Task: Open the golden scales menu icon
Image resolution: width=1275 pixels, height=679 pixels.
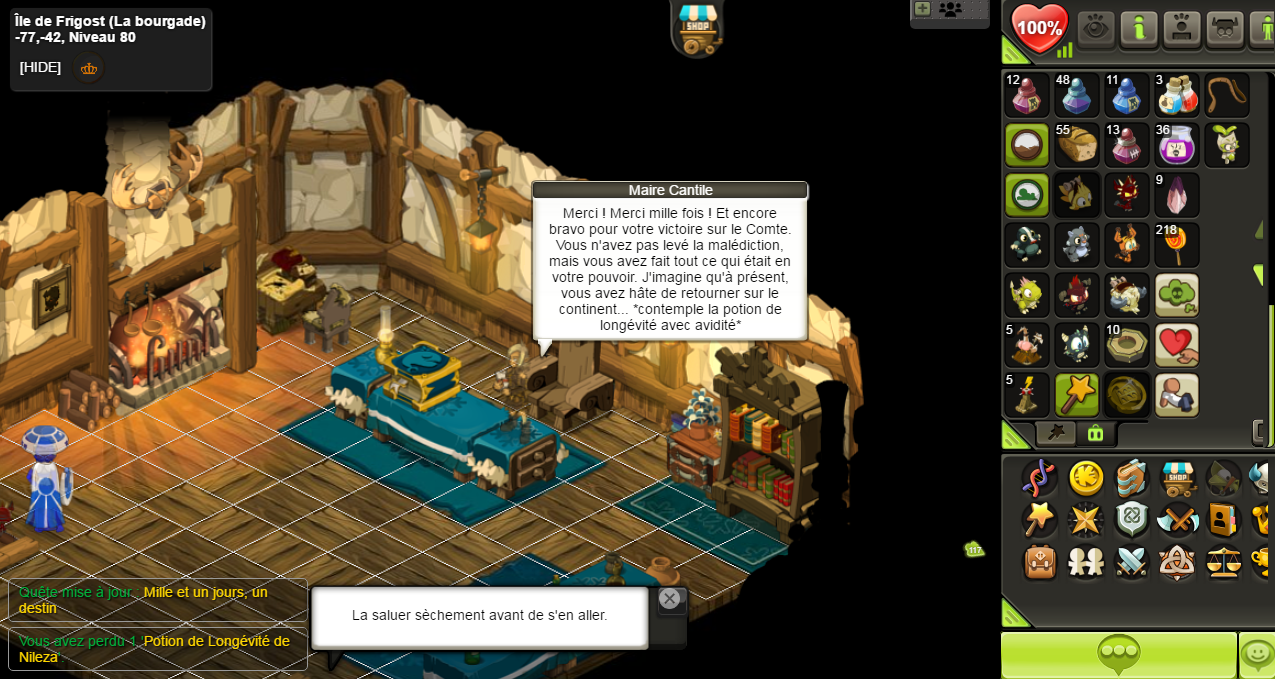Action: [x=1224, y=562]
